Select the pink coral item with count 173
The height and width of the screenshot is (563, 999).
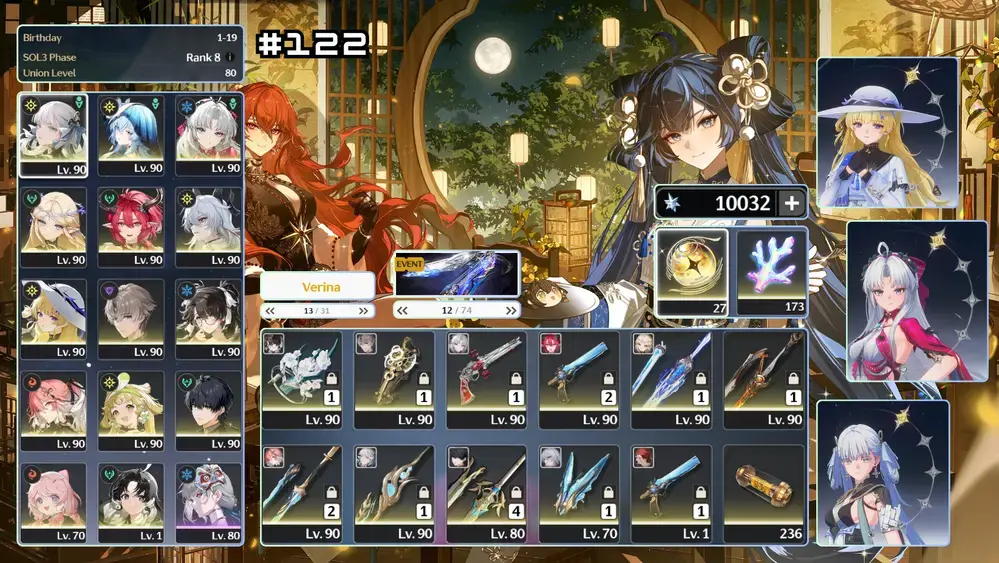[x=772, y=272]
